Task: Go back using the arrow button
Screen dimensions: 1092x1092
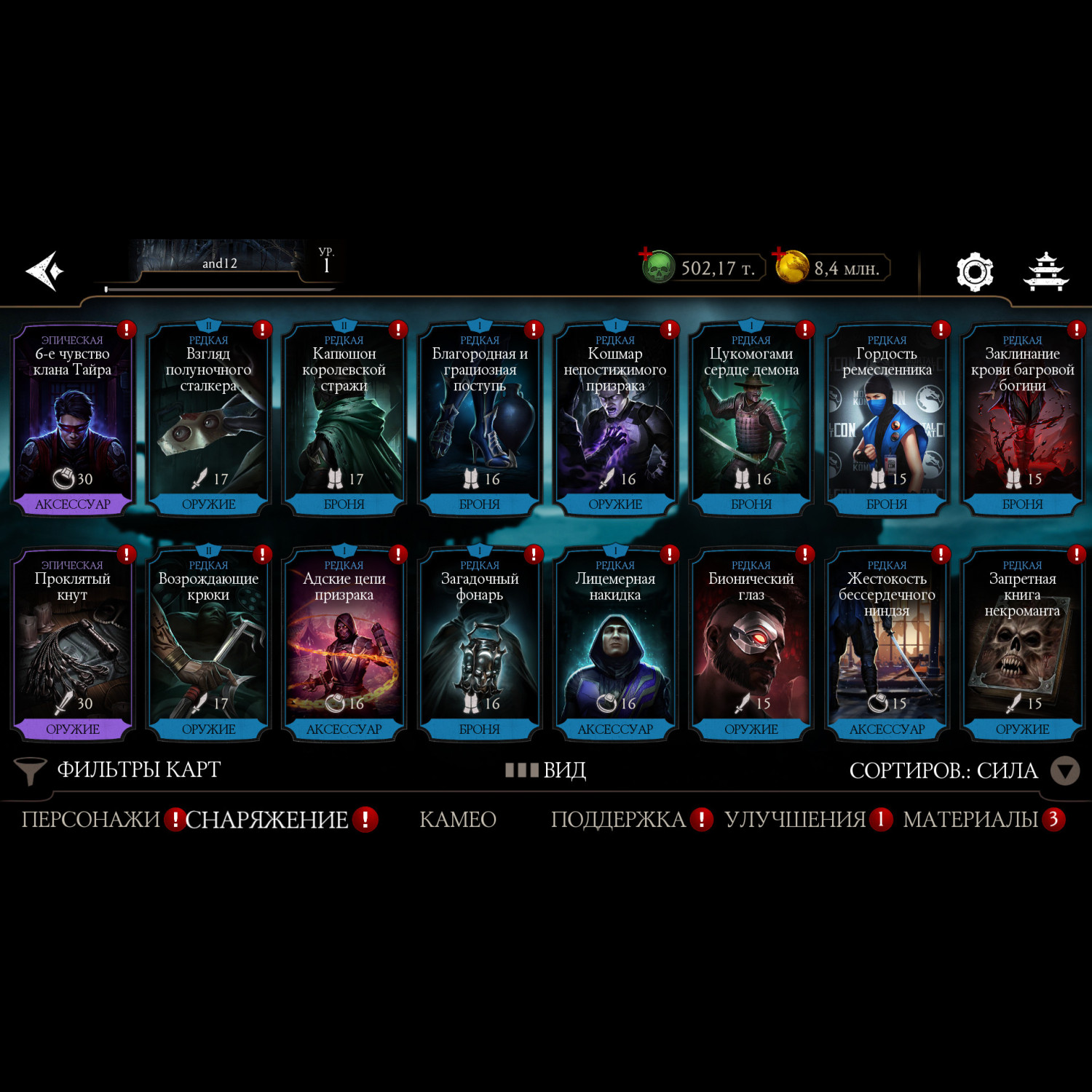Action: (45, 272)
